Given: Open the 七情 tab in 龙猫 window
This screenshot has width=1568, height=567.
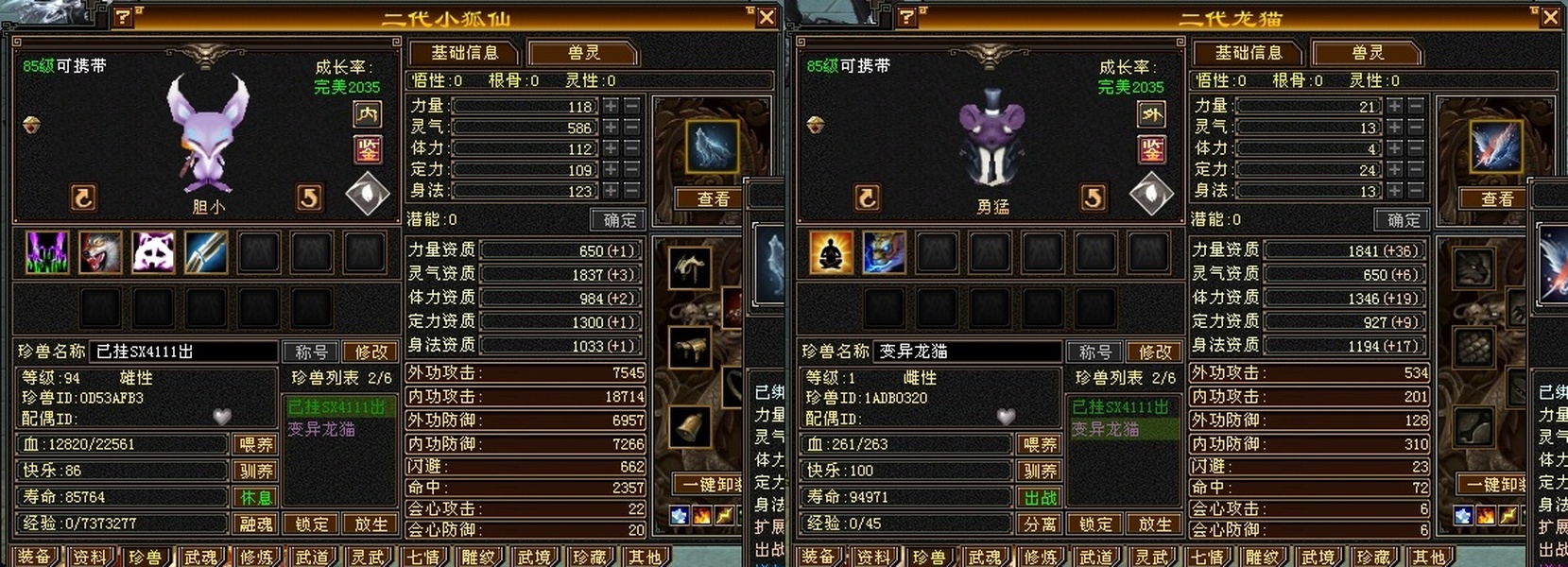Looking at the screenshot, I should (x=1207, y=557).
